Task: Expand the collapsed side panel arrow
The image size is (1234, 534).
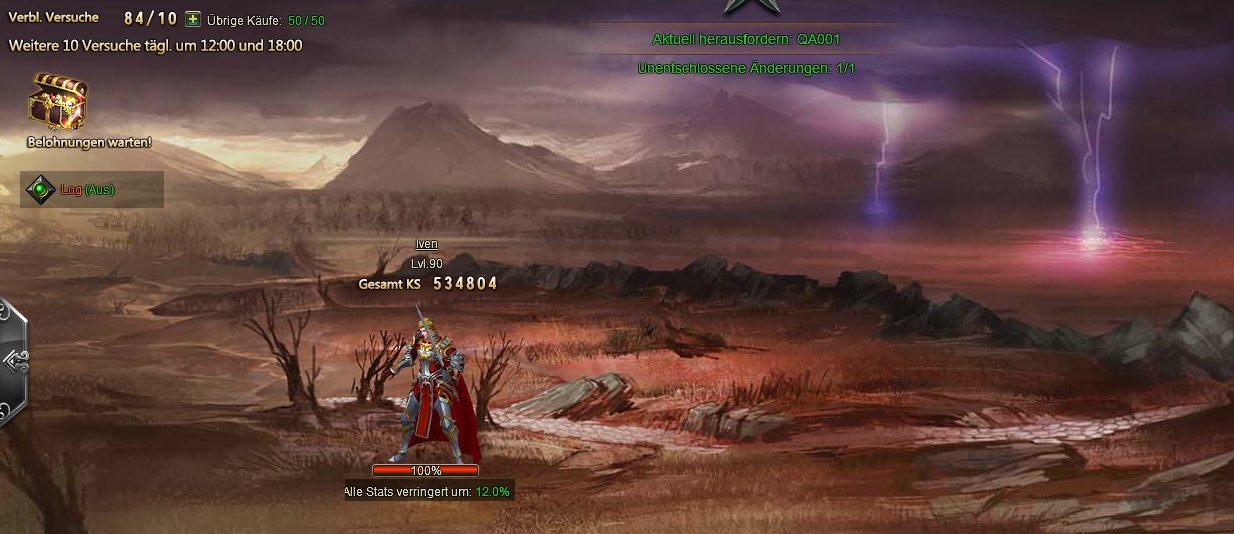Action: point(14,360)
